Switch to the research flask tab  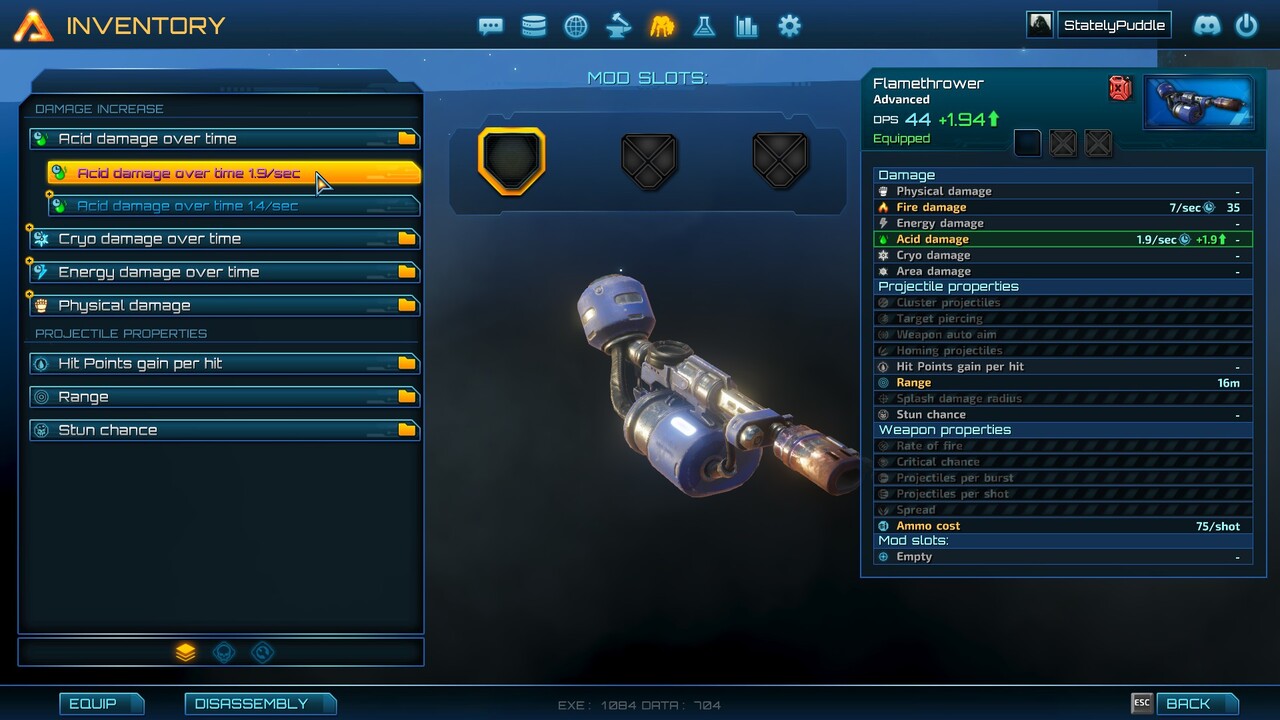click(x=704, y=26)
